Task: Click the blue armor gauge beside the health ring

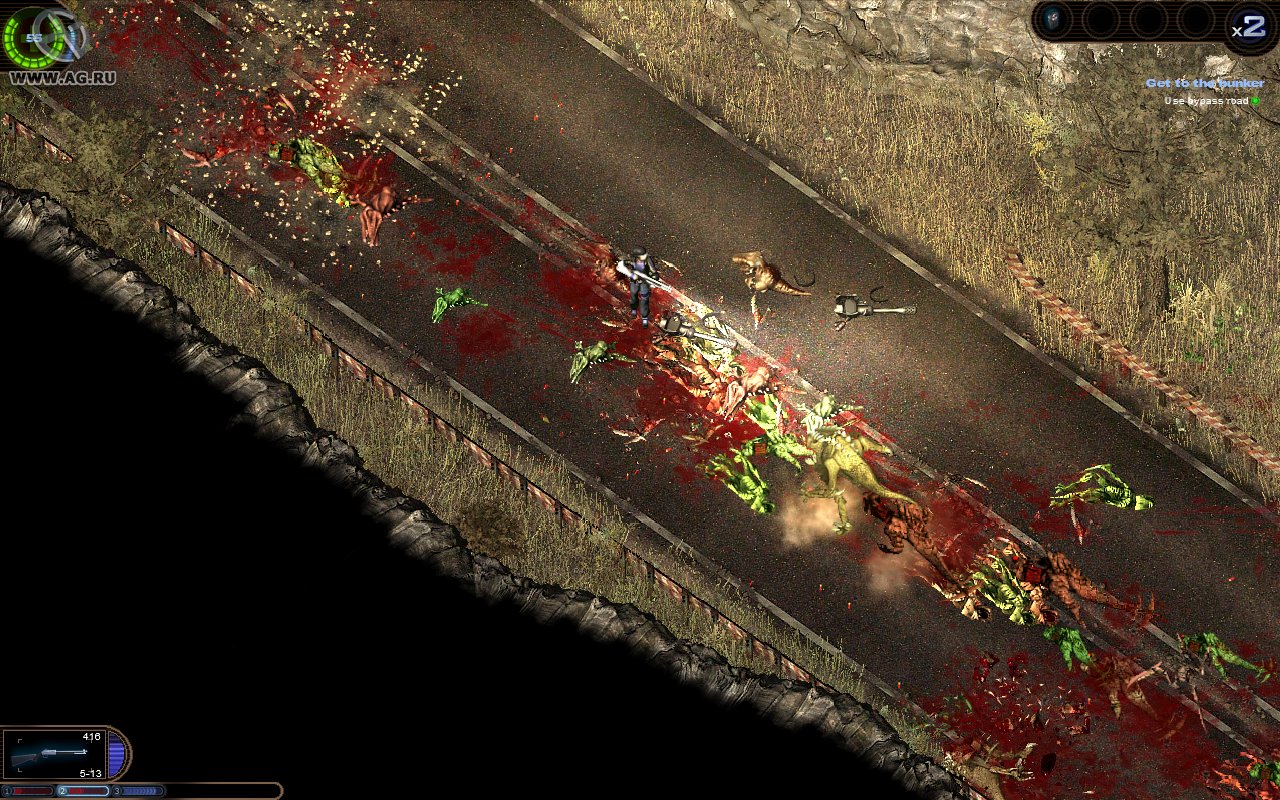Action: click(x=70, y=42)
